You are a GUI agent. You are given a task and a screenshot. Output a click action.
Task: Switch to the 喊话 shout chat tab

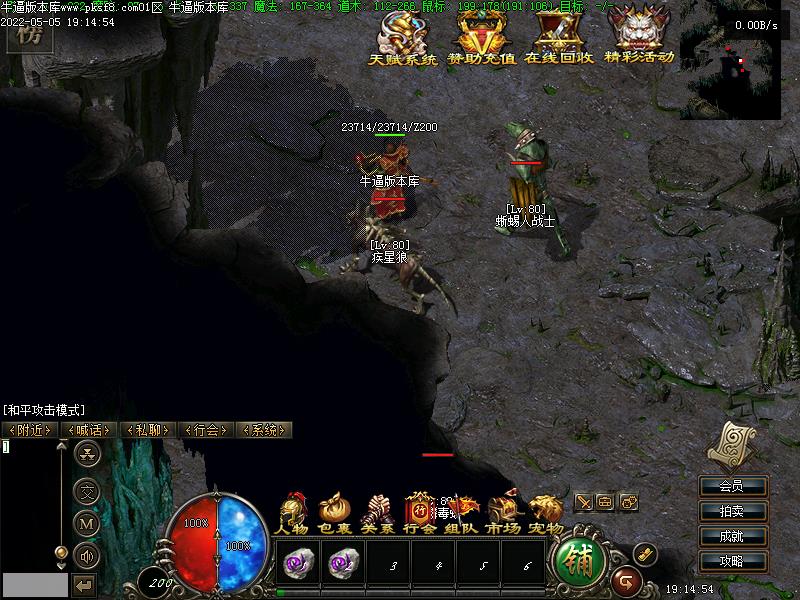(x=89, y=430)
